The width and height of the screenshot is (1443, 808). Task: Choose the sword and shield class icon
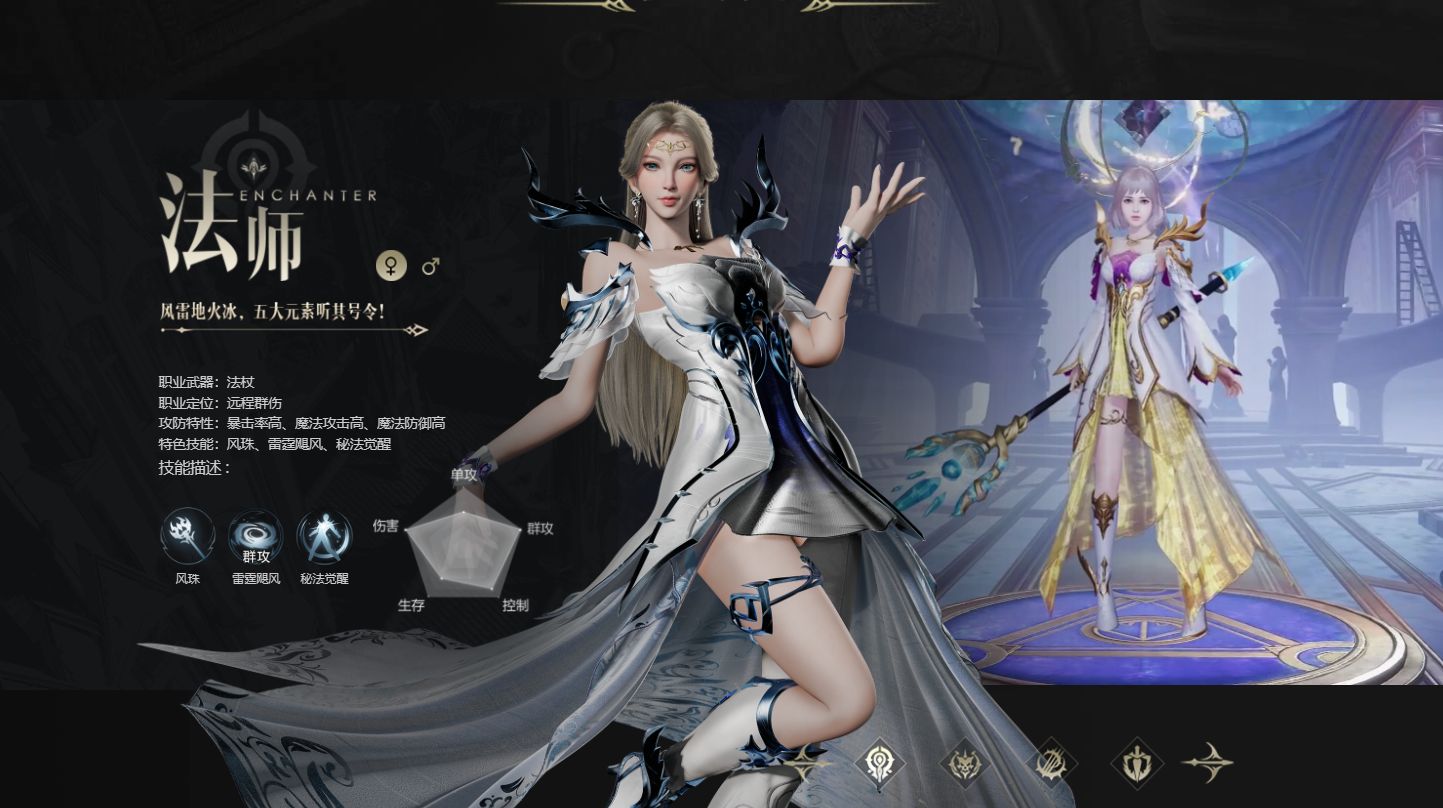pyautogui.click(x=1137, y=763)
